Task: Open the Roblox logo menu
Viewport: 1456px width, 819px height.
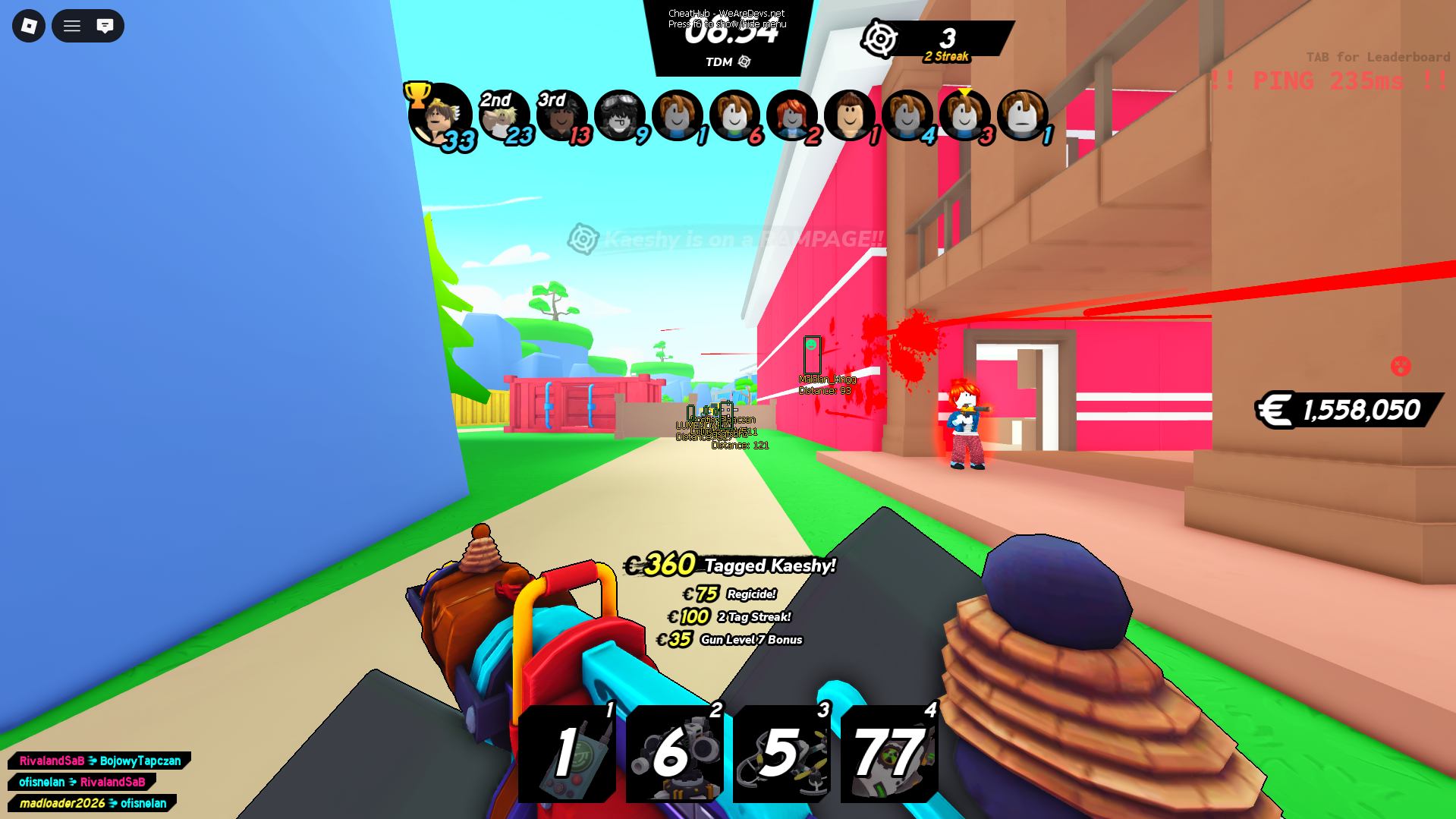Action: [28, 25]
